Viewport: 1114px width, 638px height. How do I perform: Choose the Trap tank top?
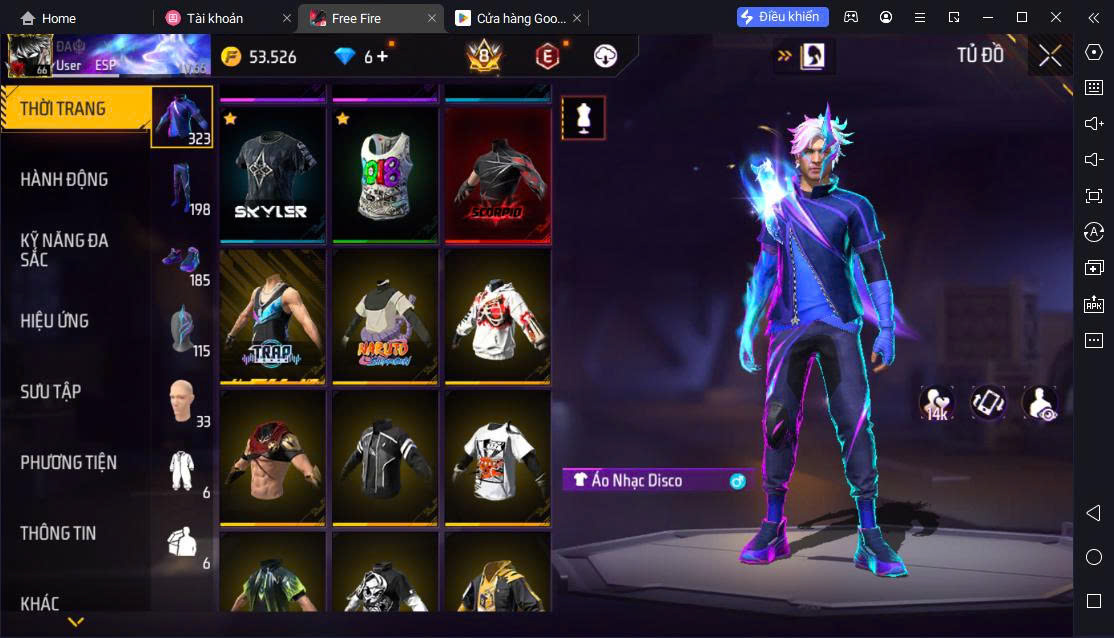pyautogui.click(x=272, y=315)
